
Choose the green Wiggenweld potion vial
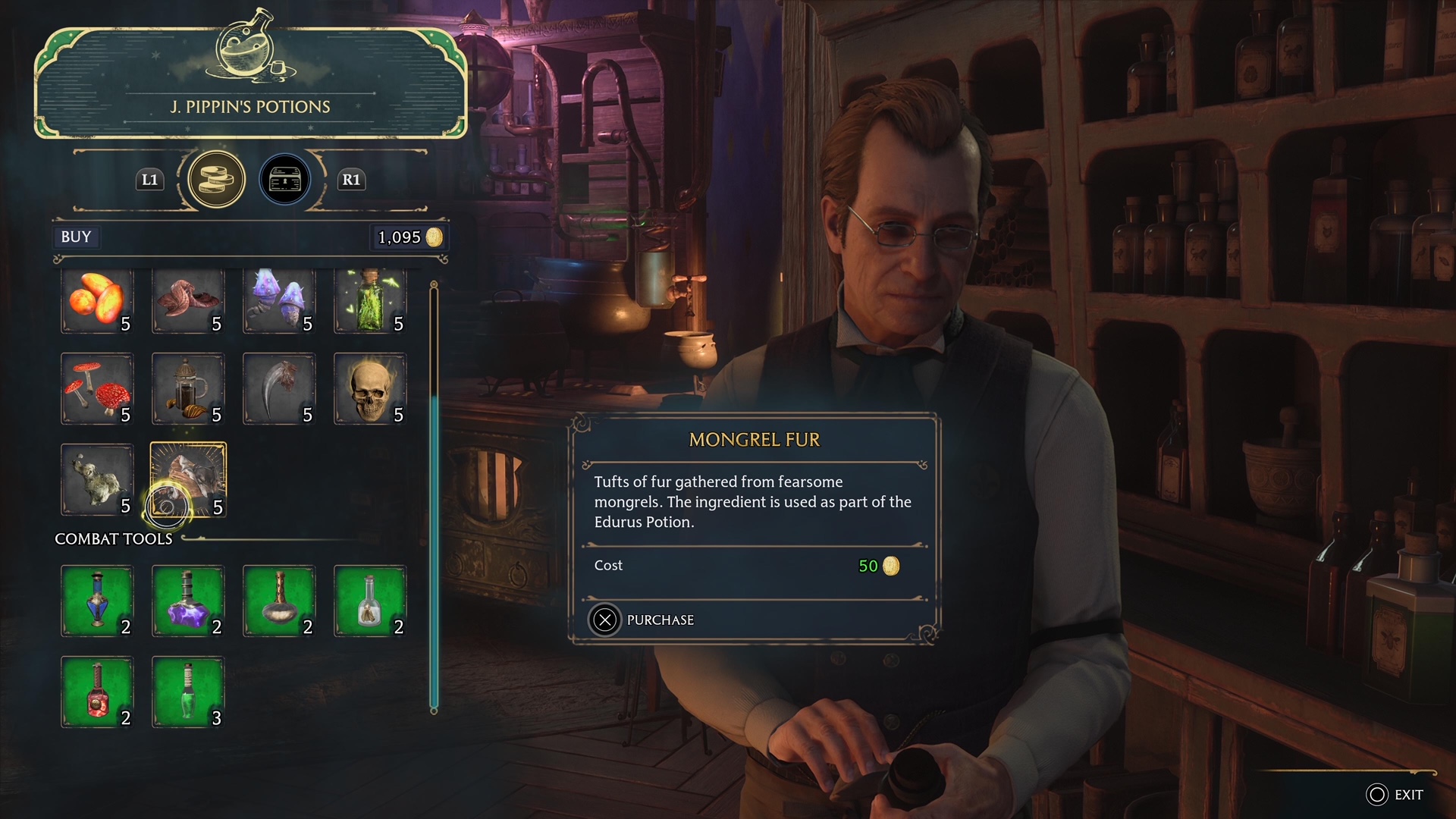coord(188,692)
